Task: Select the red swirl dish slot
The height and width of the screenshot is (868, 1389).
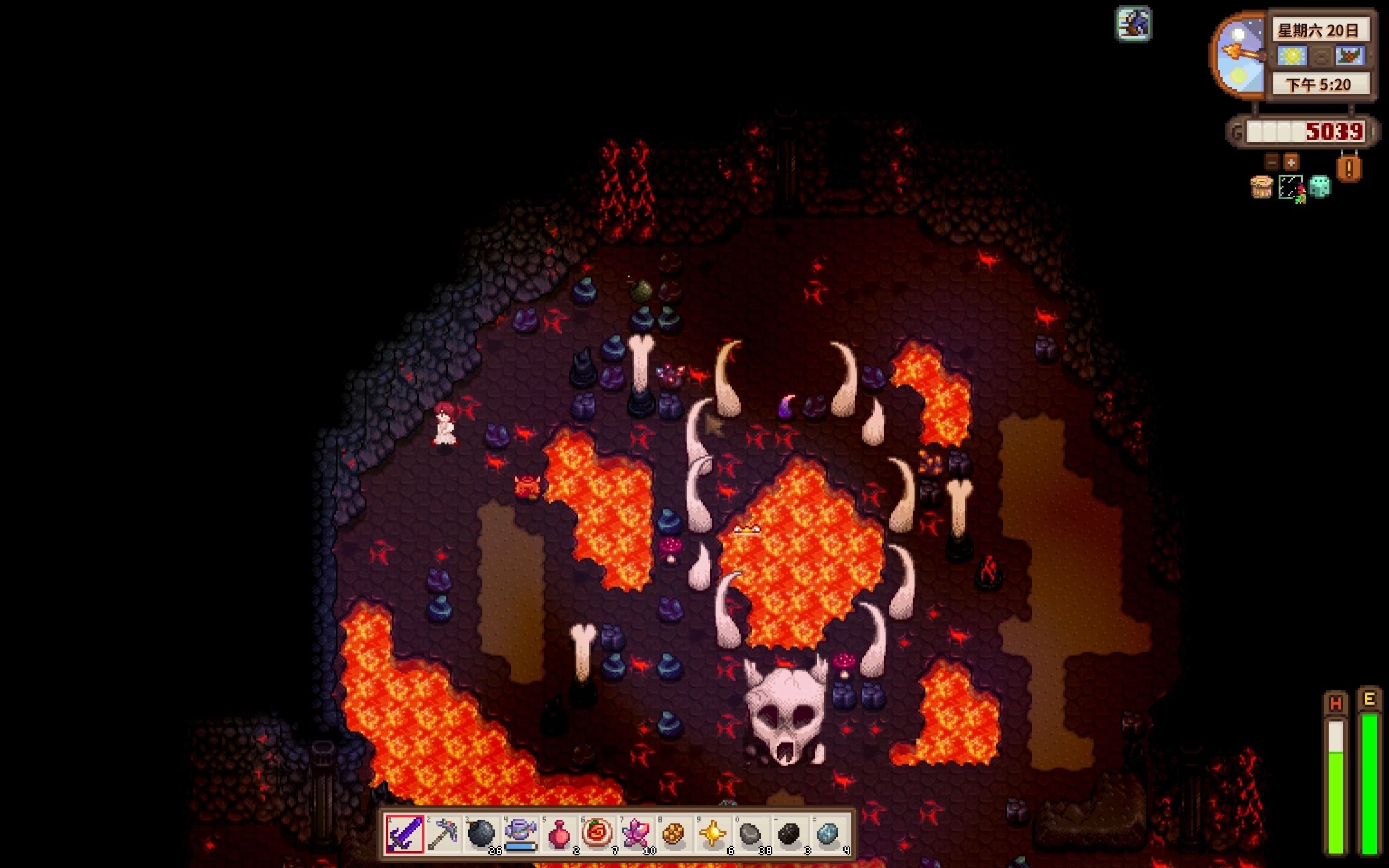Action: point(597,834)
